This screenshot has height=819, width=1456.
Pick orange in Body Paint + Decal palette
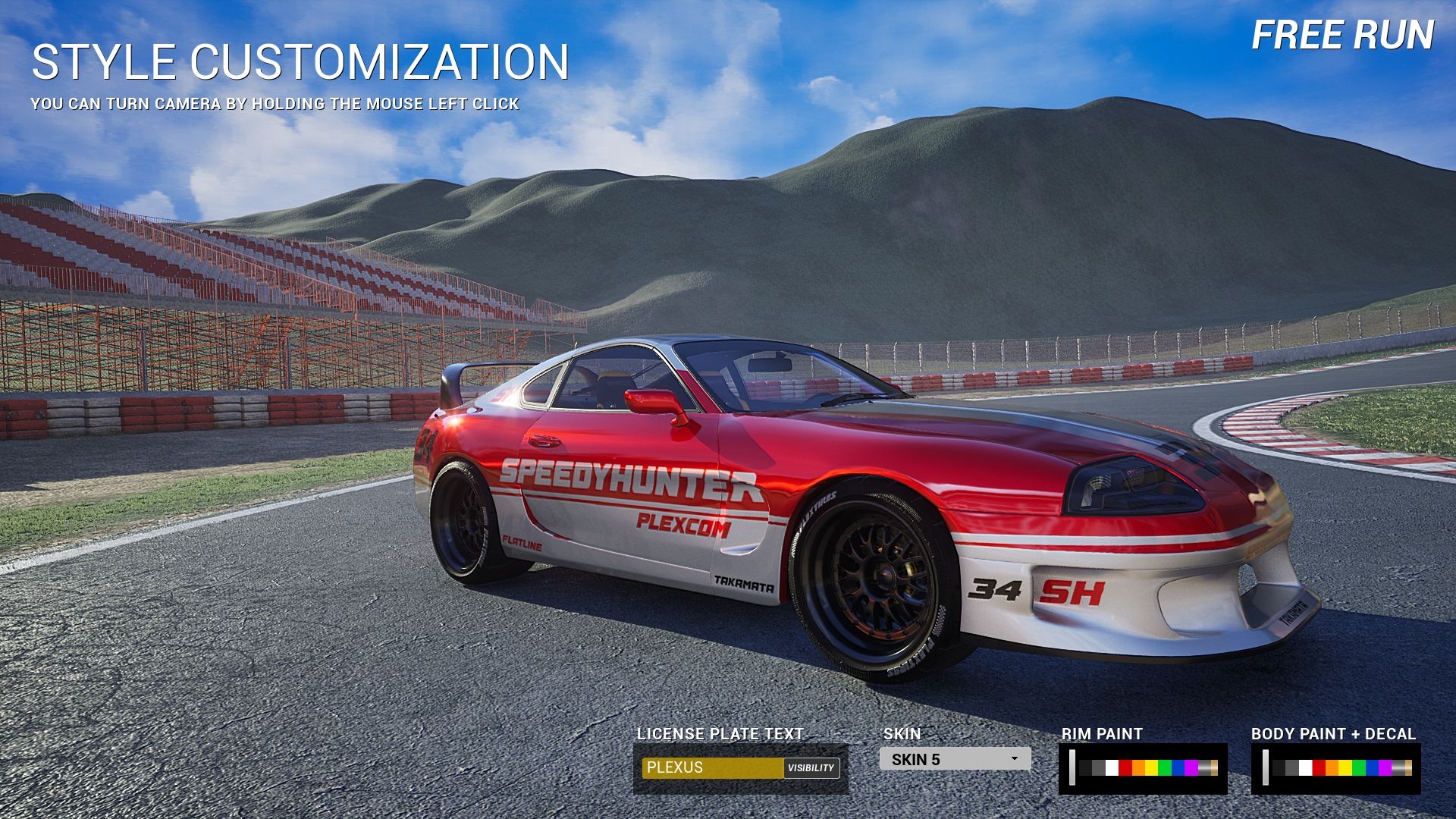pyautogui.click(x=1332, y=768)
